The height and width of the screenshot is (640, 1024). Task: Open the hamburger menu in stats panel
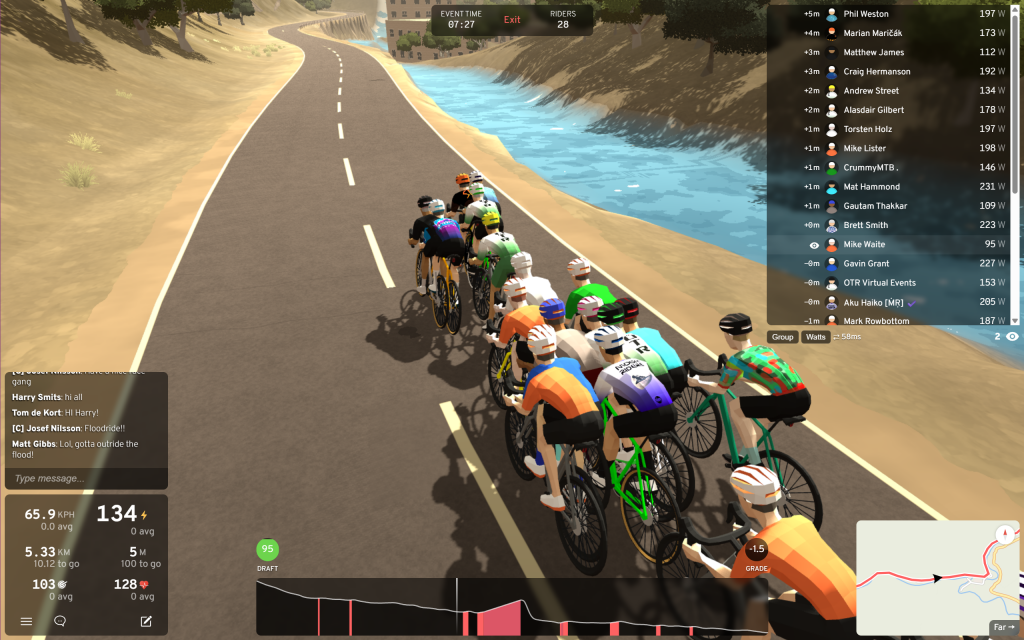coord(27,621)
